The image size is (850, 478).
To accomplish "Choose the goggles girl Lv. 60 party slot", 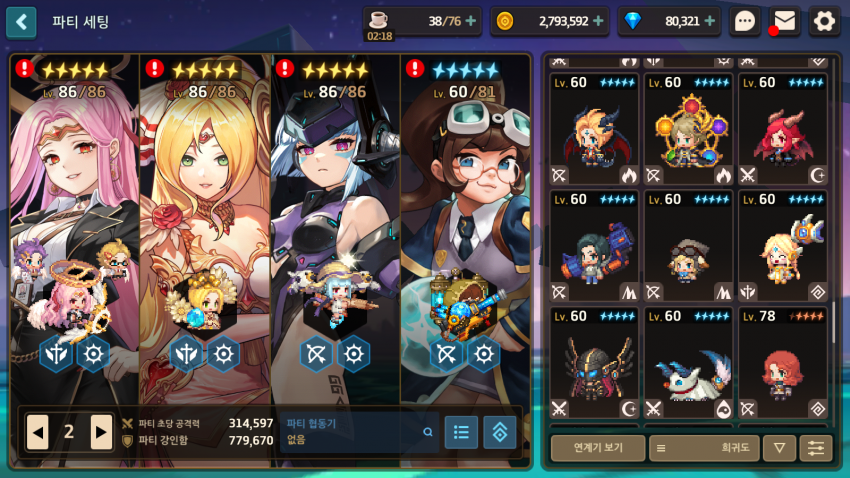I will click(x=464, y=220).
